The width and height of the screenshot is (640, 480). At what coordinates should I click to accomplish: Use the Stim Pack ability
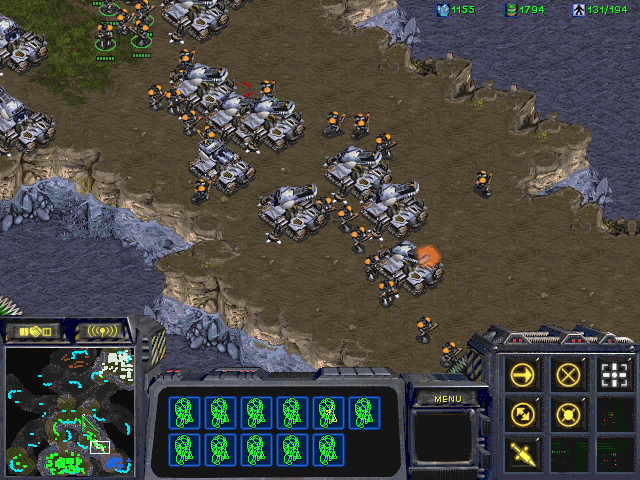coord(526,453)
